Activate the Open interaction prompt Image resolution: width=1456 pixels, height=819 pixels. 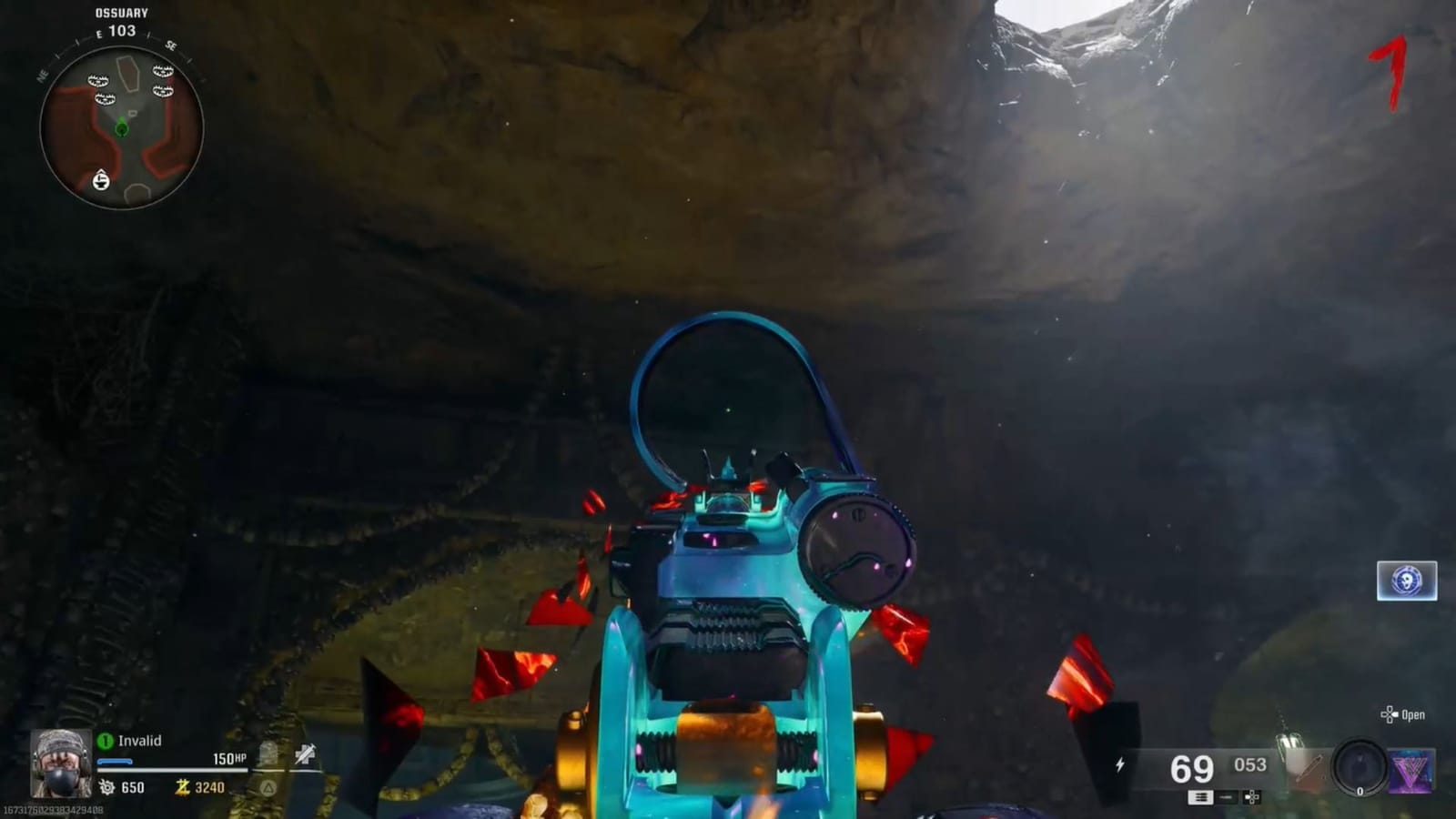1411,715
